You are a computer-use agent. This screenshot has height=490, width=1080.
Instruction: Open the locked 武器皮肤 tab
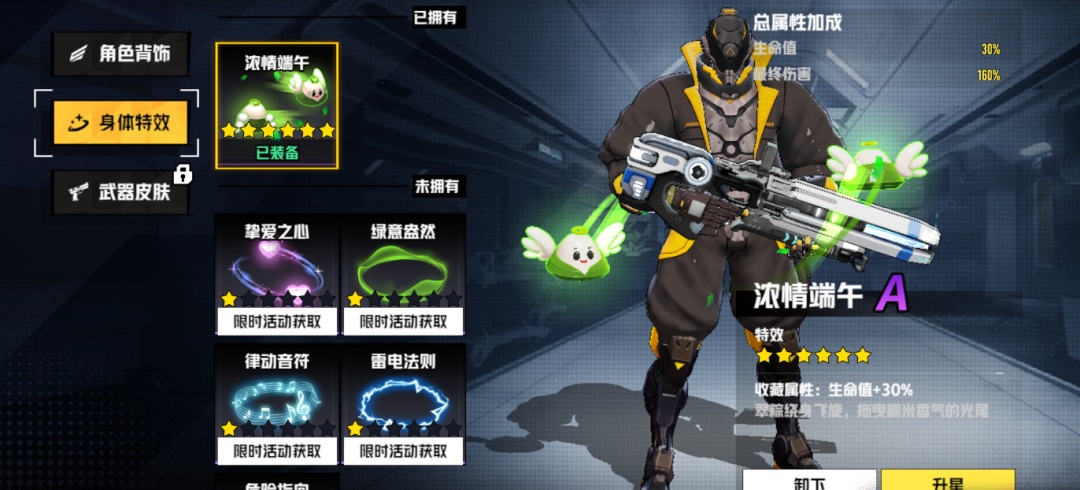120,192
